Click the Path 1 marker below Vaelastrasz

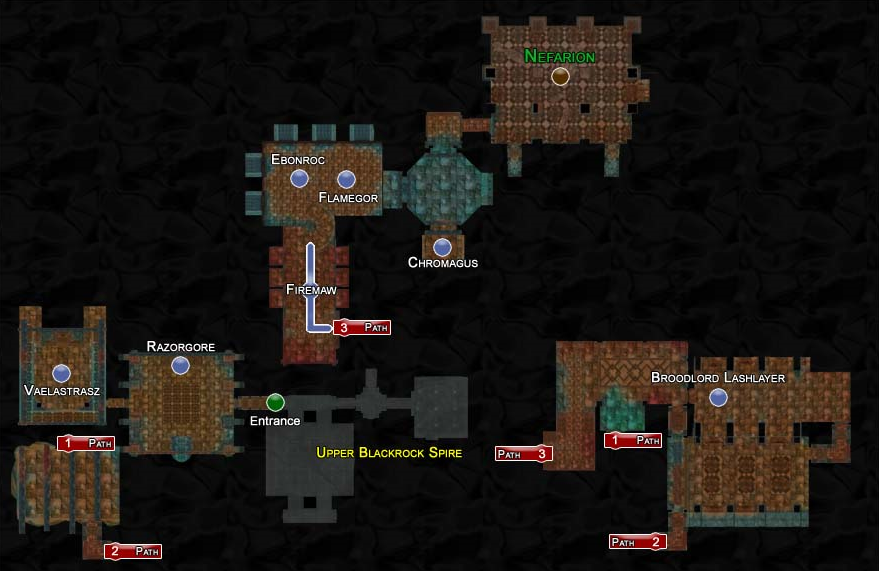pyautogui.click(x=86, y=443)
